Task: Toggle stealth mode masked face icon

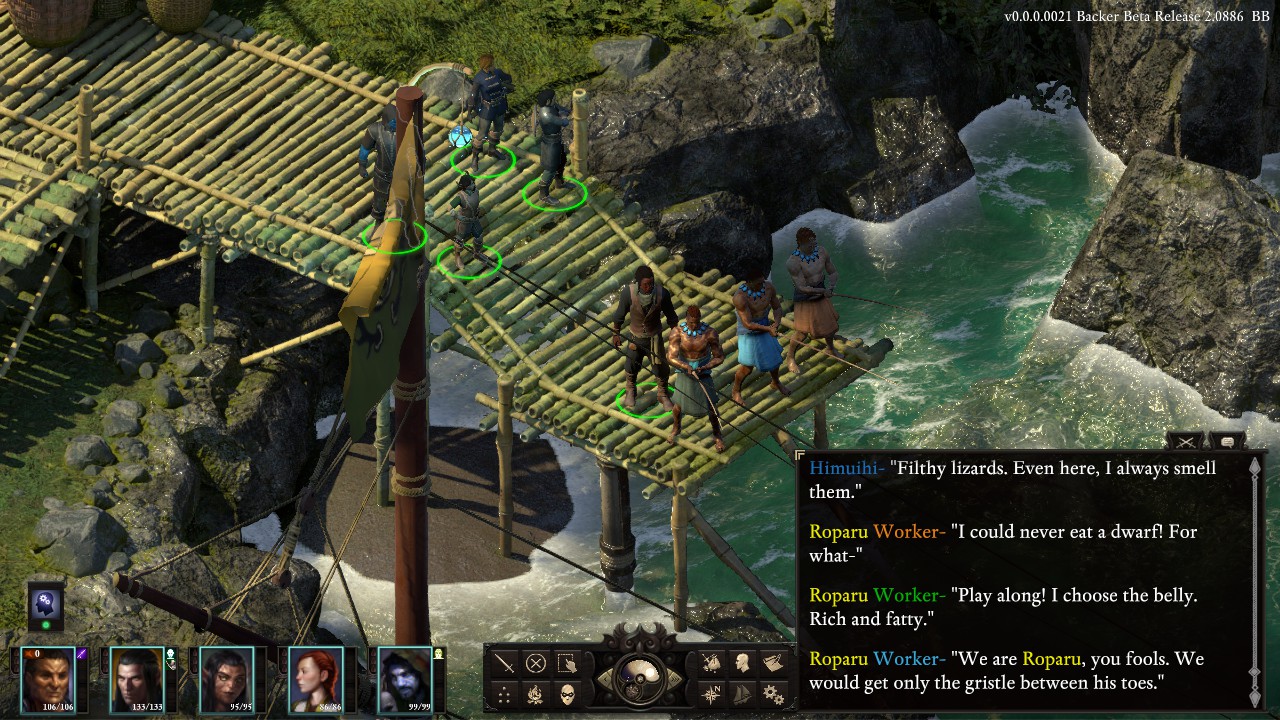Action: pos(568,694)
